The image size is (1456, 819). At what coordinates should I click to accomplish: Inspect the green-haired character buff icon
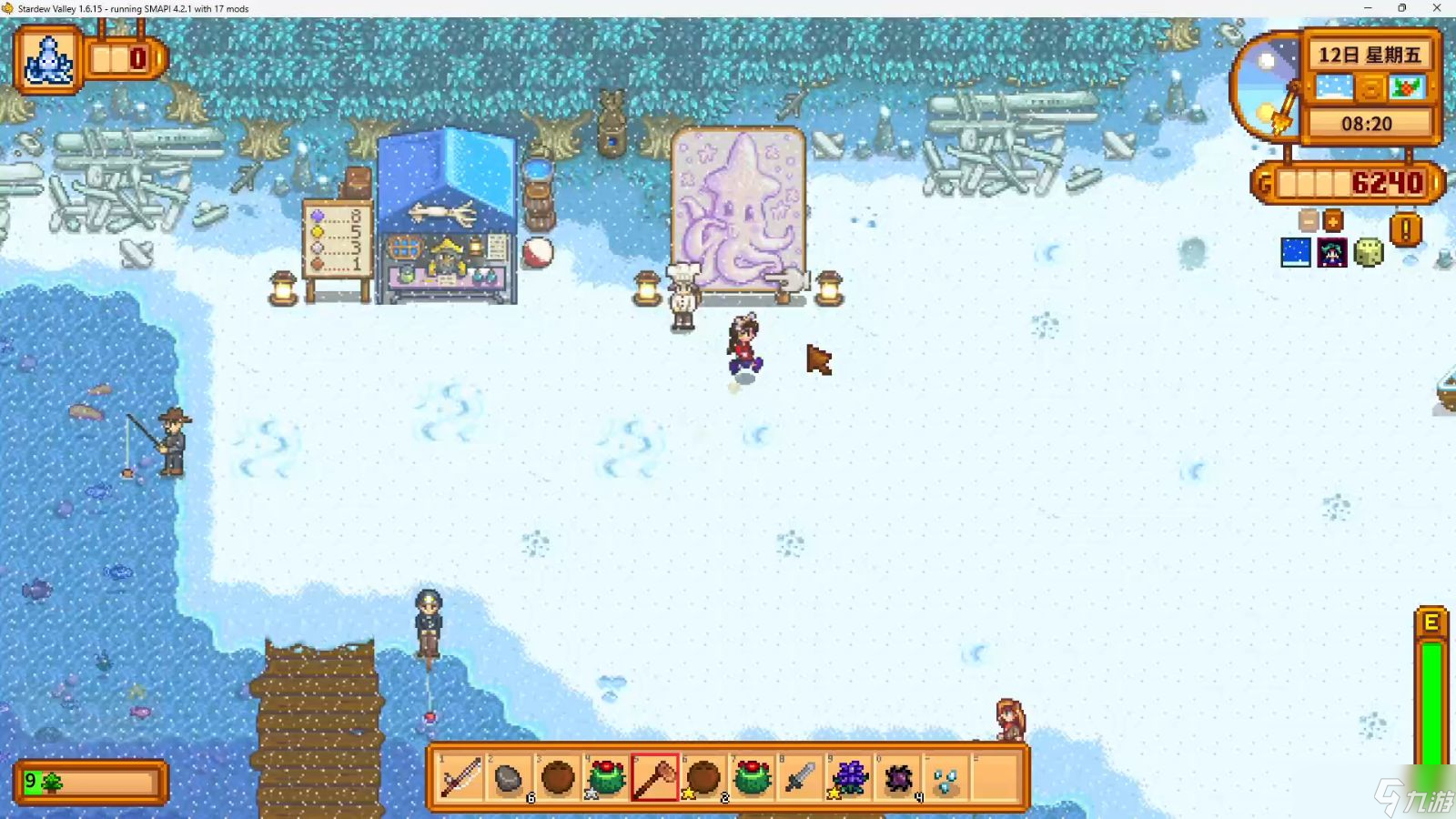pos(1332,252)
